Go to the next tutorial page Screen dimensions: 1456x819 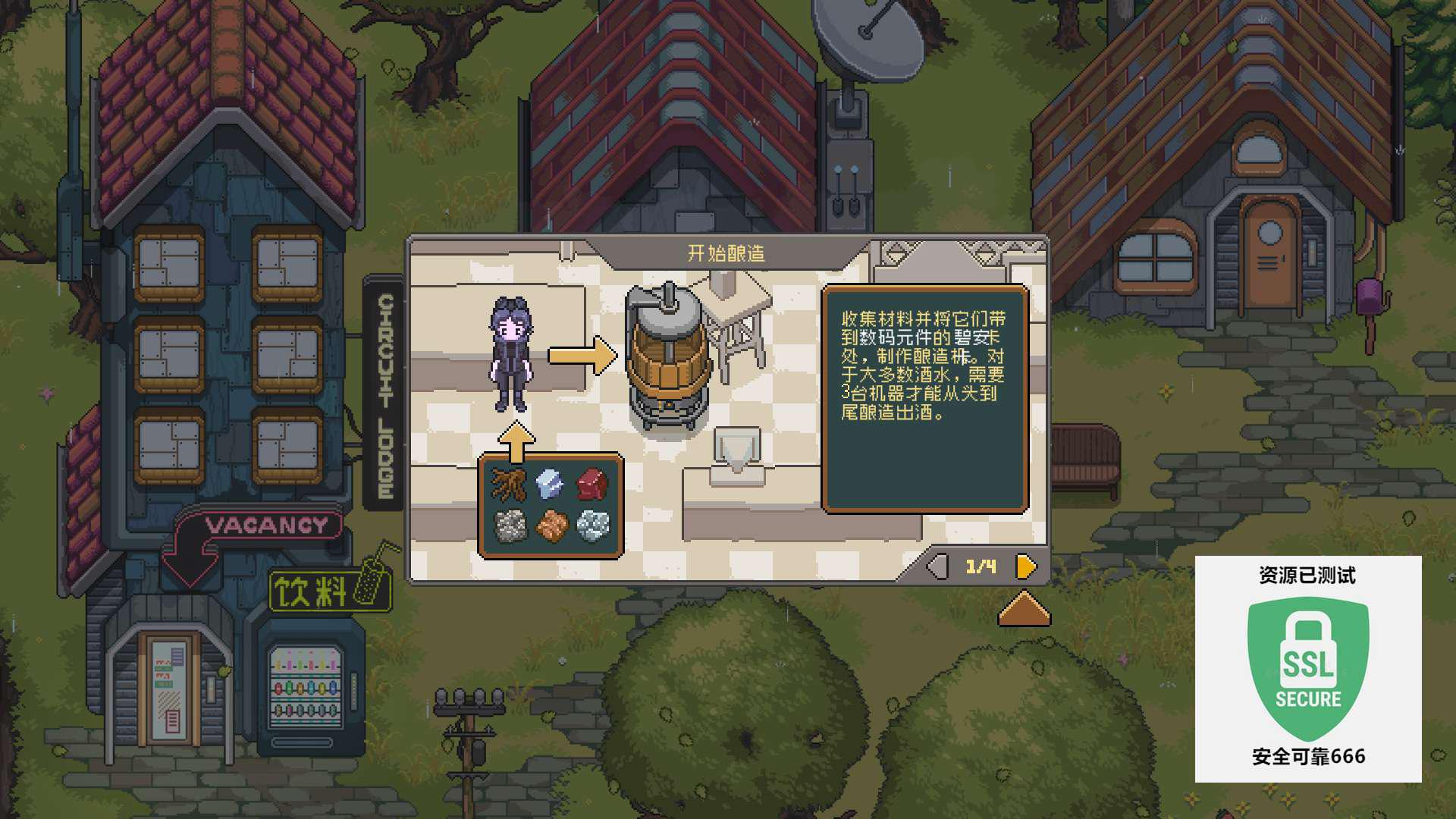click(x=1025, y=566)
